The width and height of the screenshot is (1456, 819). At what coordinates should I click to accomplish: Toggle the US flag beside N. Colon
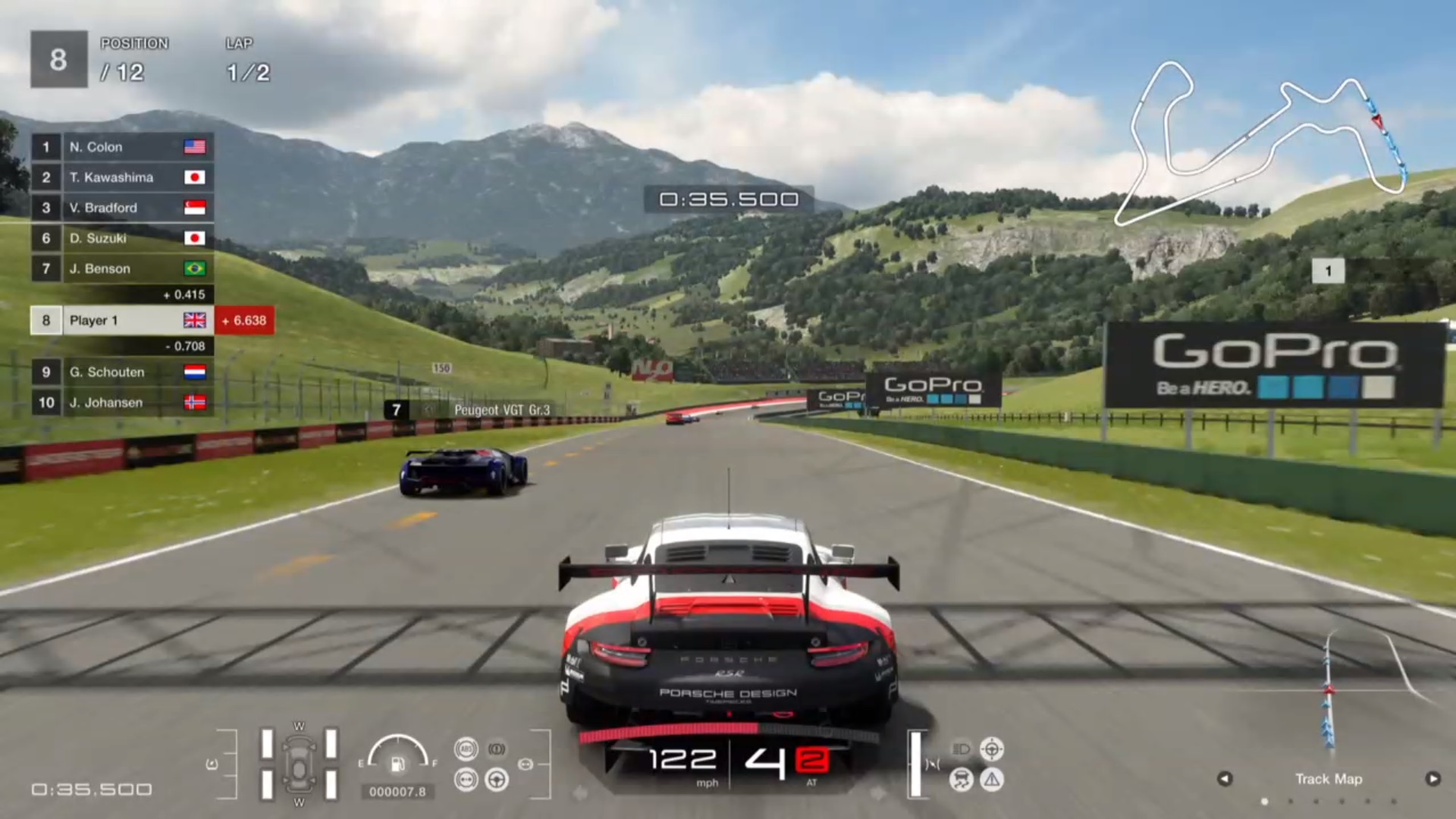pyautogui.click(x=196, y=147)
